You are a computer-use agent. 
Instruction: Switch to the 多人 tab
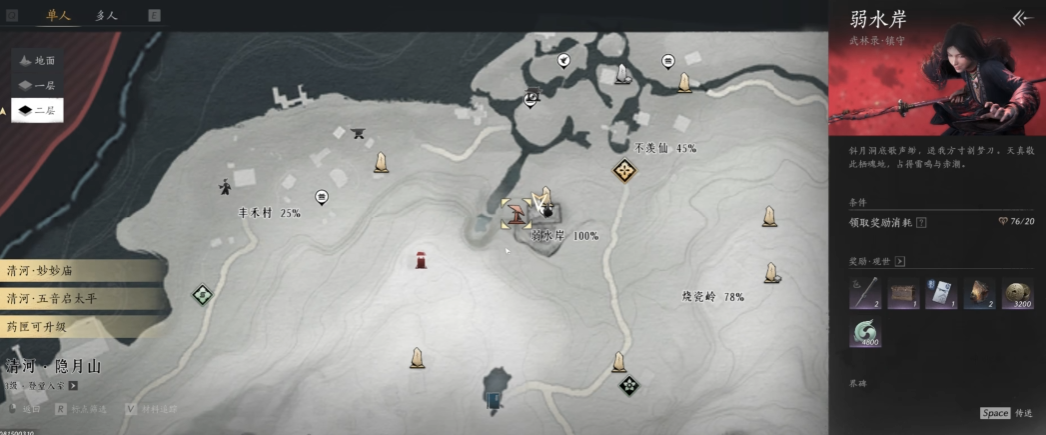click(106, 16)
